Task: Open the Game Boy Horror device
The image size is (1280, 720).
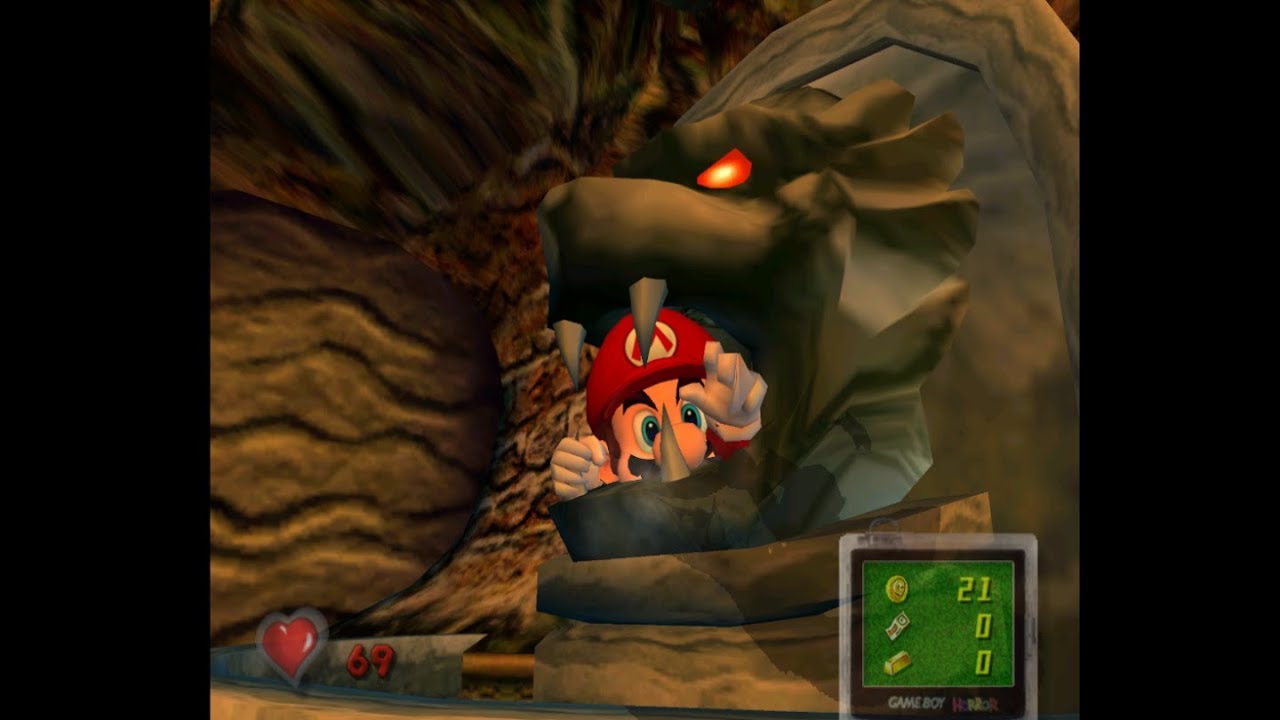Action: [x=937, y=625]
